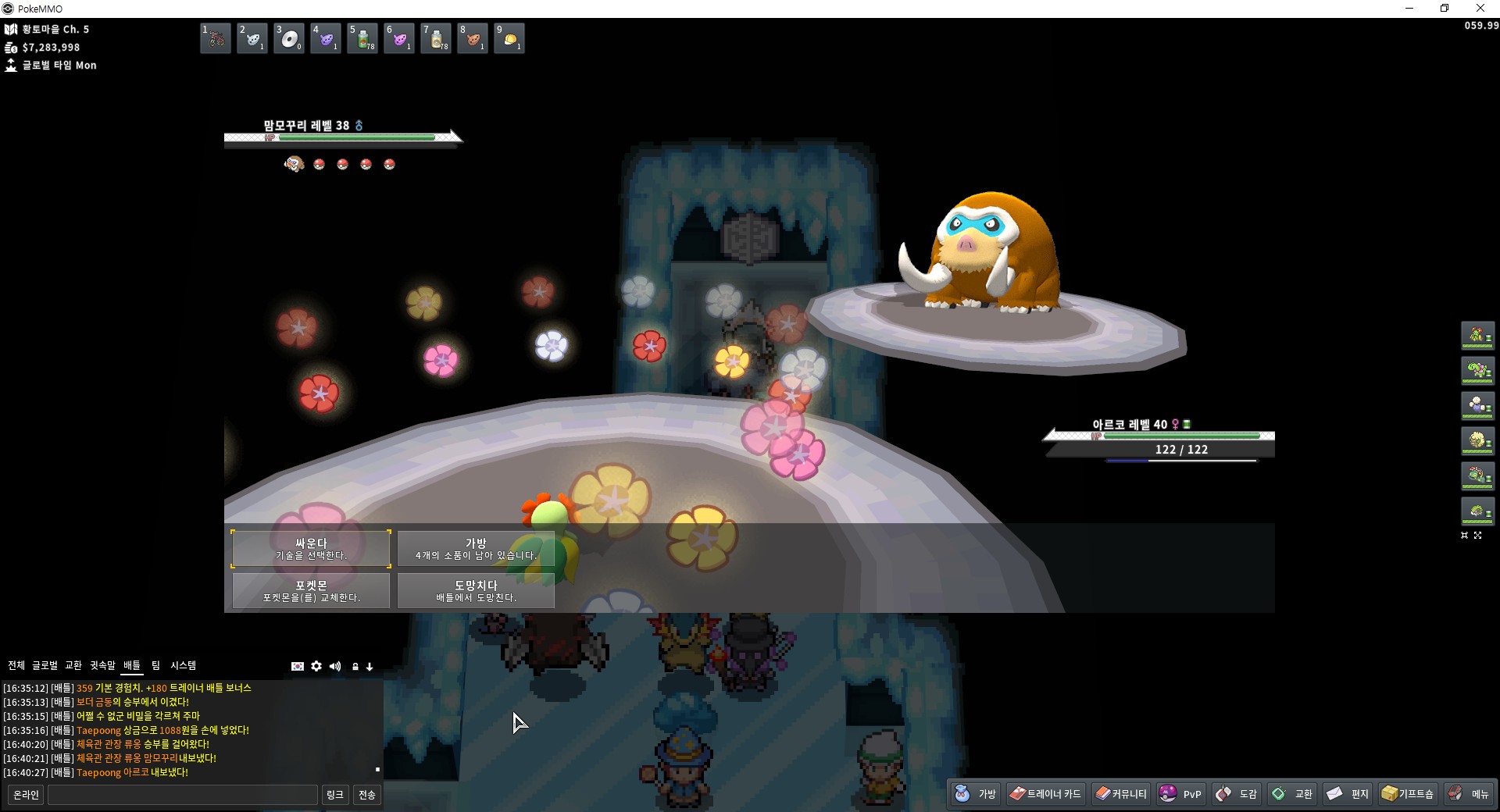This screenshot has width=1500, height=812.
Task: Choose the 싸운다 (Fight) battle option
Action: pyautogui.click(x=311, y=548)
